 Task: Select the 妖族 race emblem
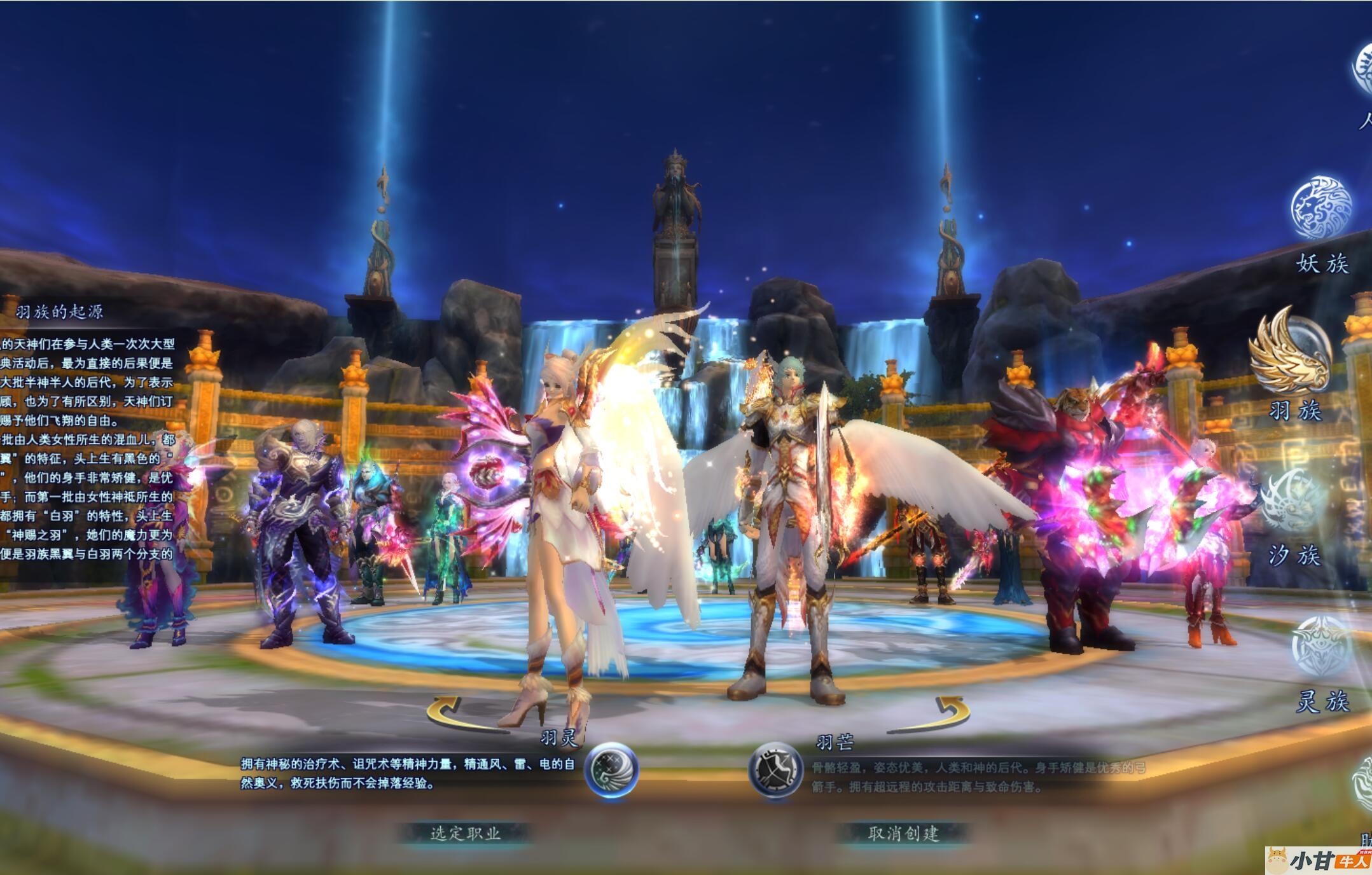click(1320, 208)
